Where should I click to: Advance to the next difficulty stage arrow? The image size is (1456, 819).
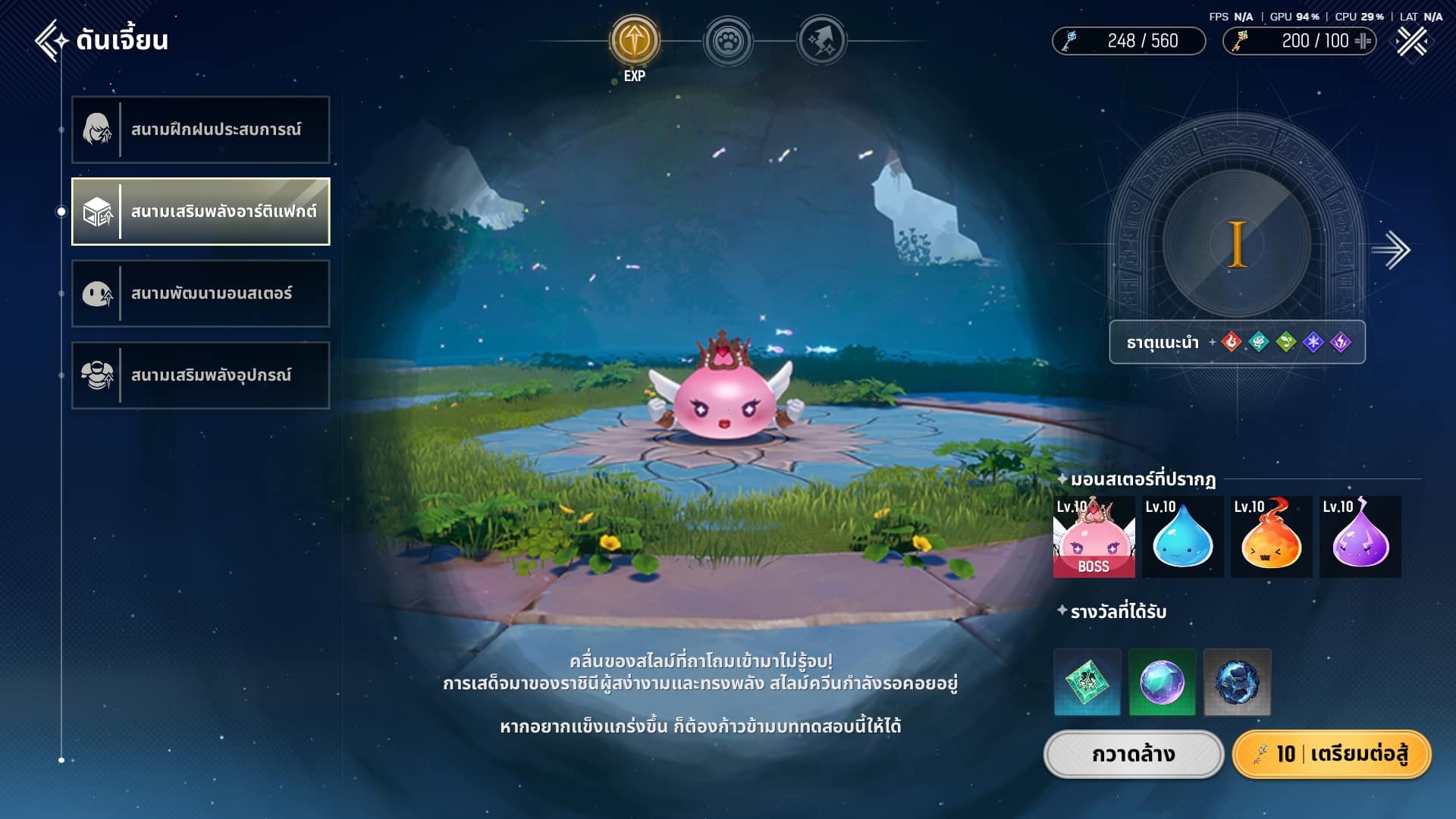[1391, 250]
